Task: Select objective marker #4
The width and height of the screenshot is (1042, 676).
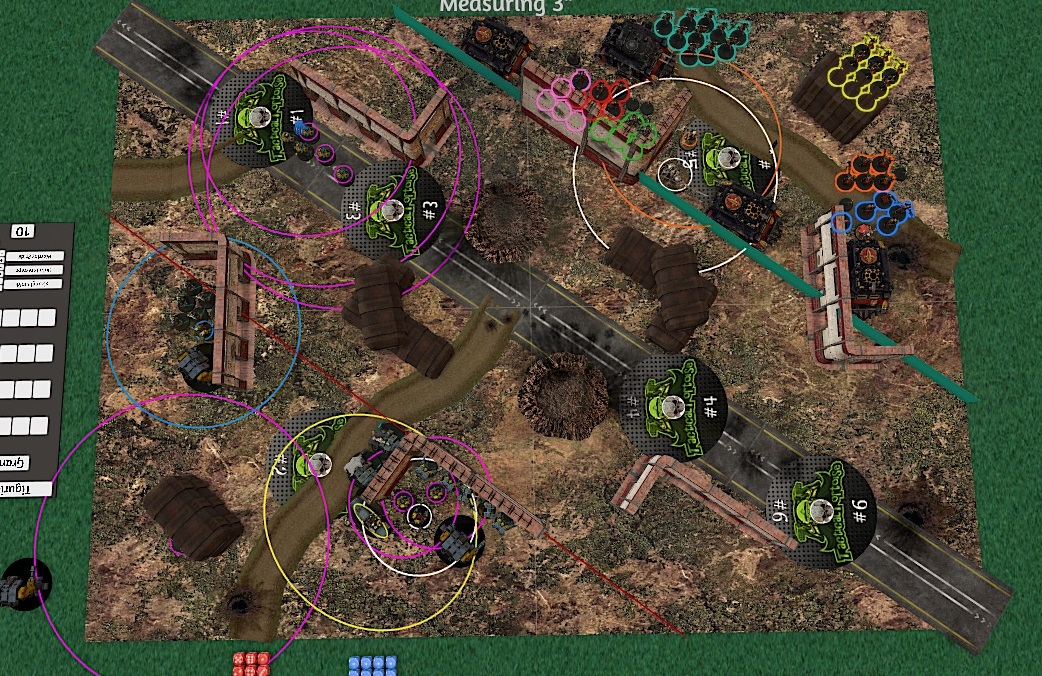Action: [672, 404]
